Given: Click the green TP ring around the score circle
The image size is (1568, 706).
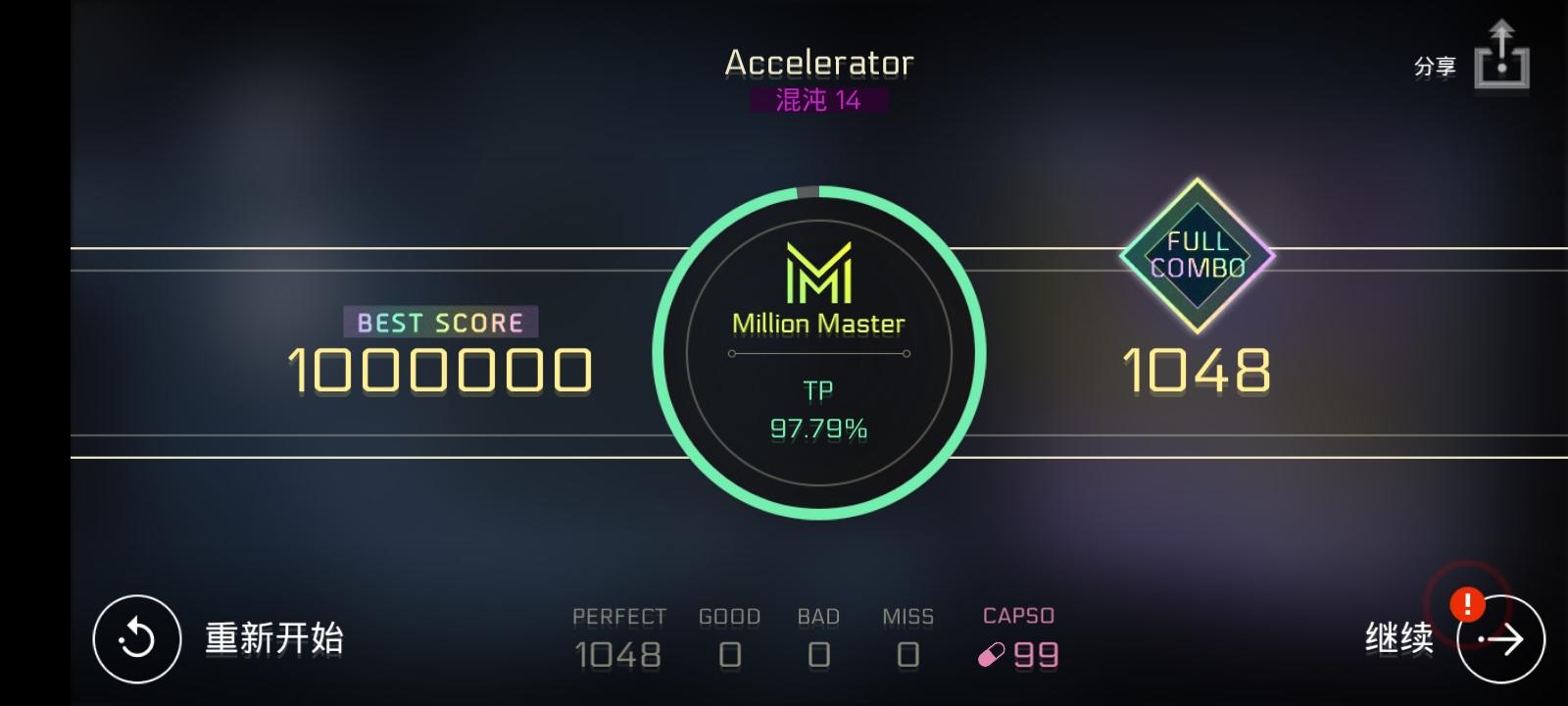Looking at the screenshot, I should pyautogui.click(x=821, y=191).
